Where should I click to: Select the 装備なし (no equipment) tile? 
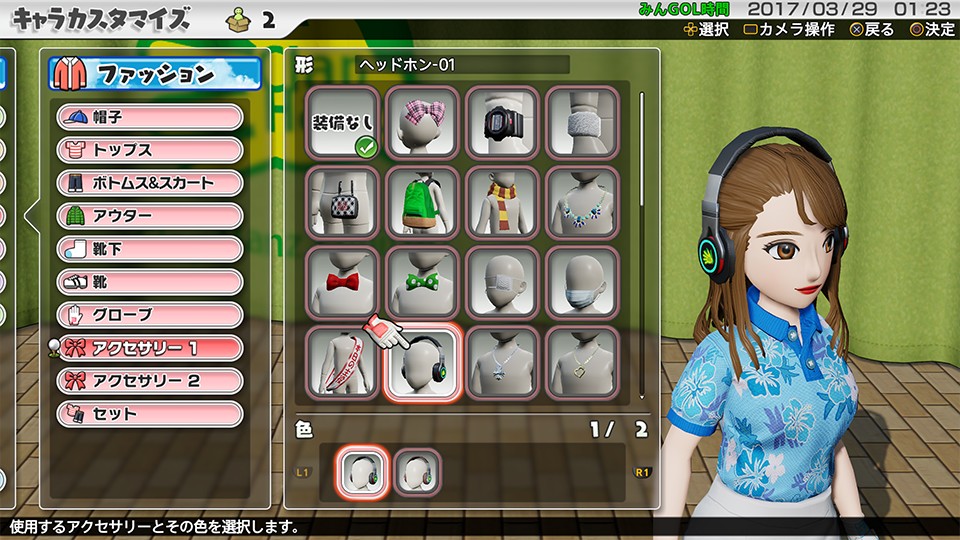click(x=342, y=122)
